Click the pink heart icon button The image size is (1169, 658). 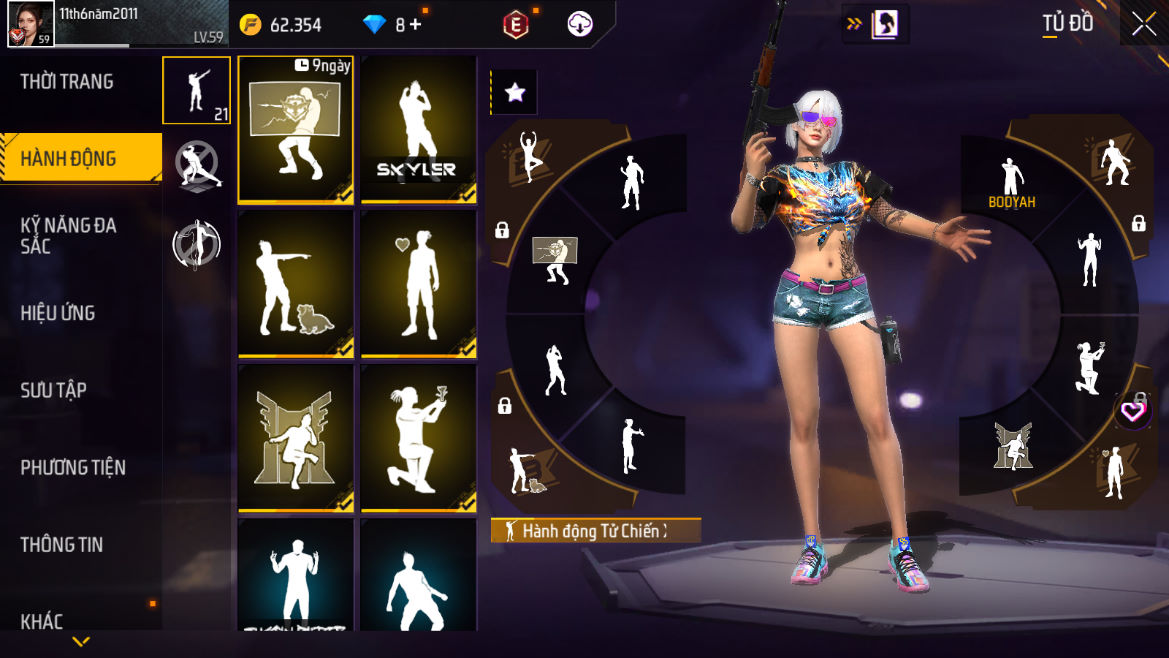1131,410
